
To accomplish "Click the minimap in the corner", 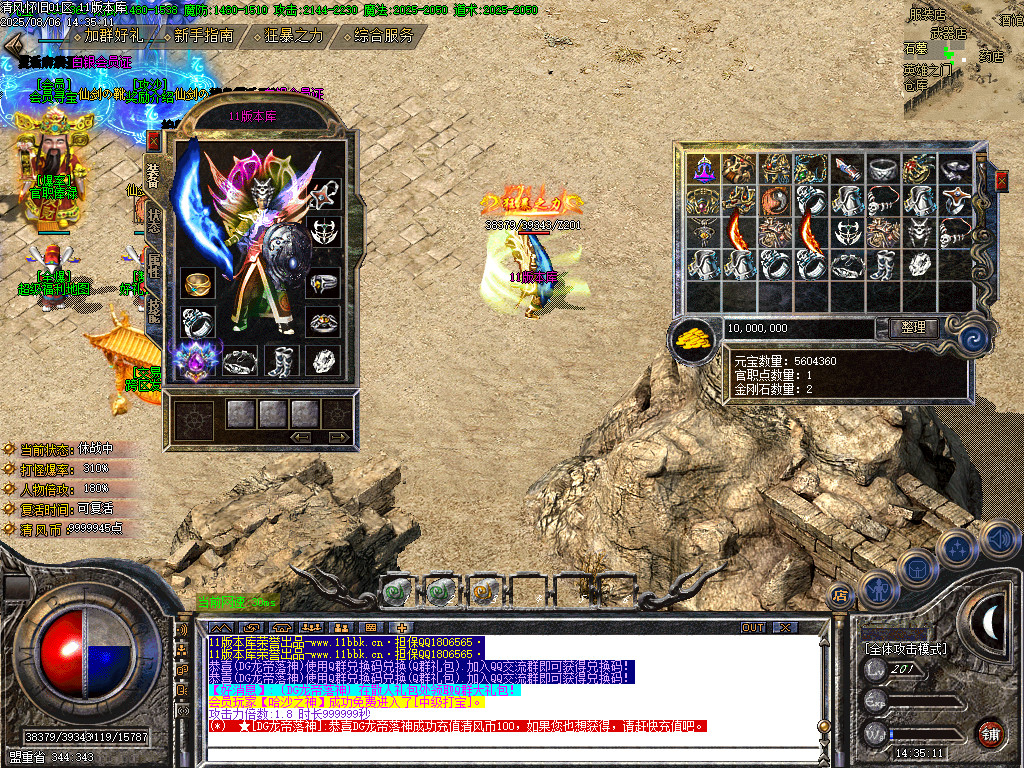I will tap(962, 60).
